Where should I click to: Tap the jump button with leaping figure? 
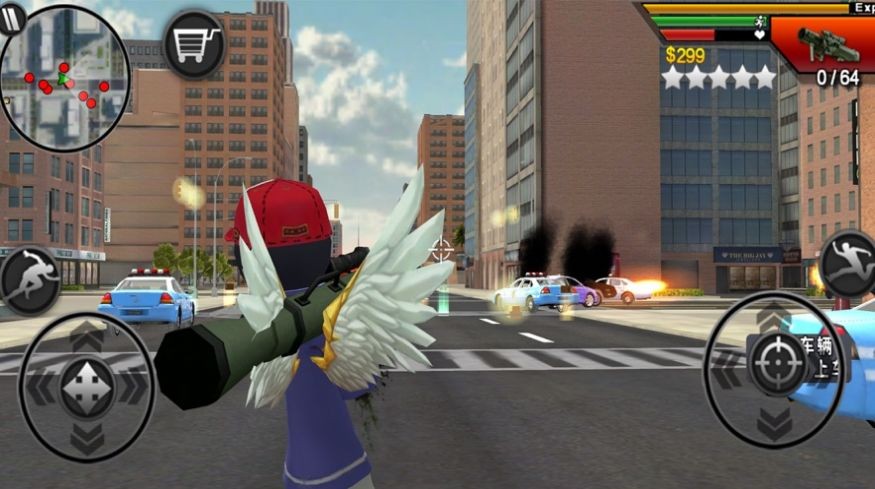pos(848,263)
